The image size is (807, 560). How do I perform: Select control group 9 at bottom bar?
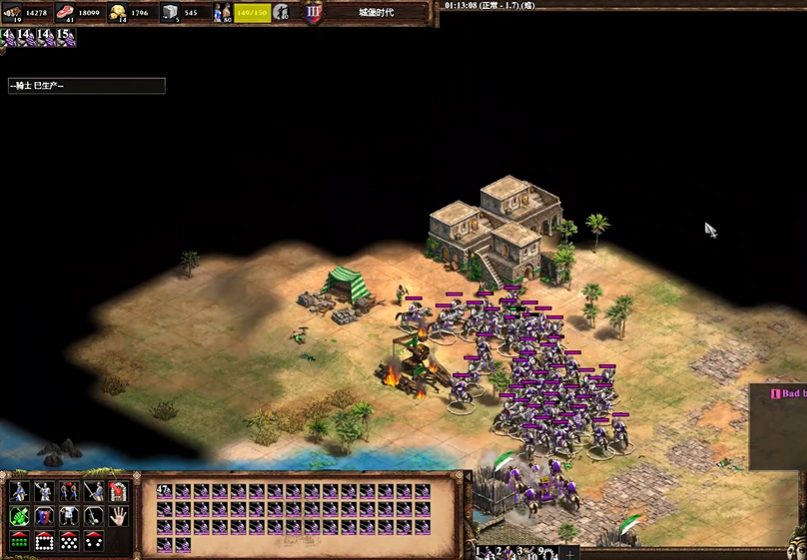tap(543, 552)
